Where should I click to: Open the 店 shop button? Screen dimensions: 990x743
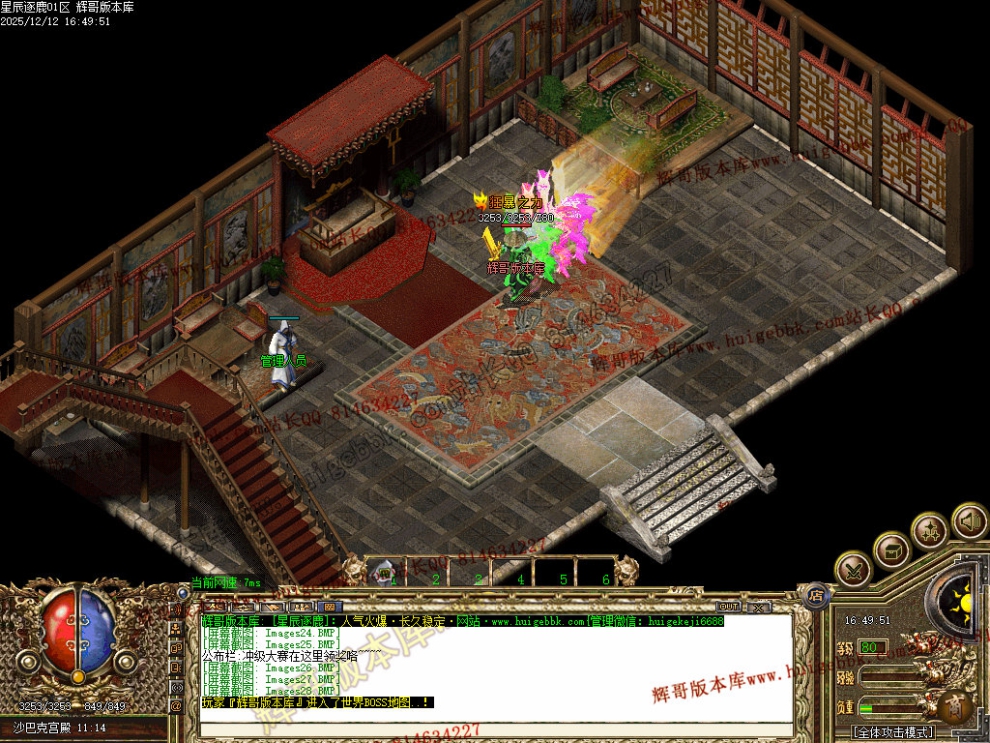(x=816, y=596)
